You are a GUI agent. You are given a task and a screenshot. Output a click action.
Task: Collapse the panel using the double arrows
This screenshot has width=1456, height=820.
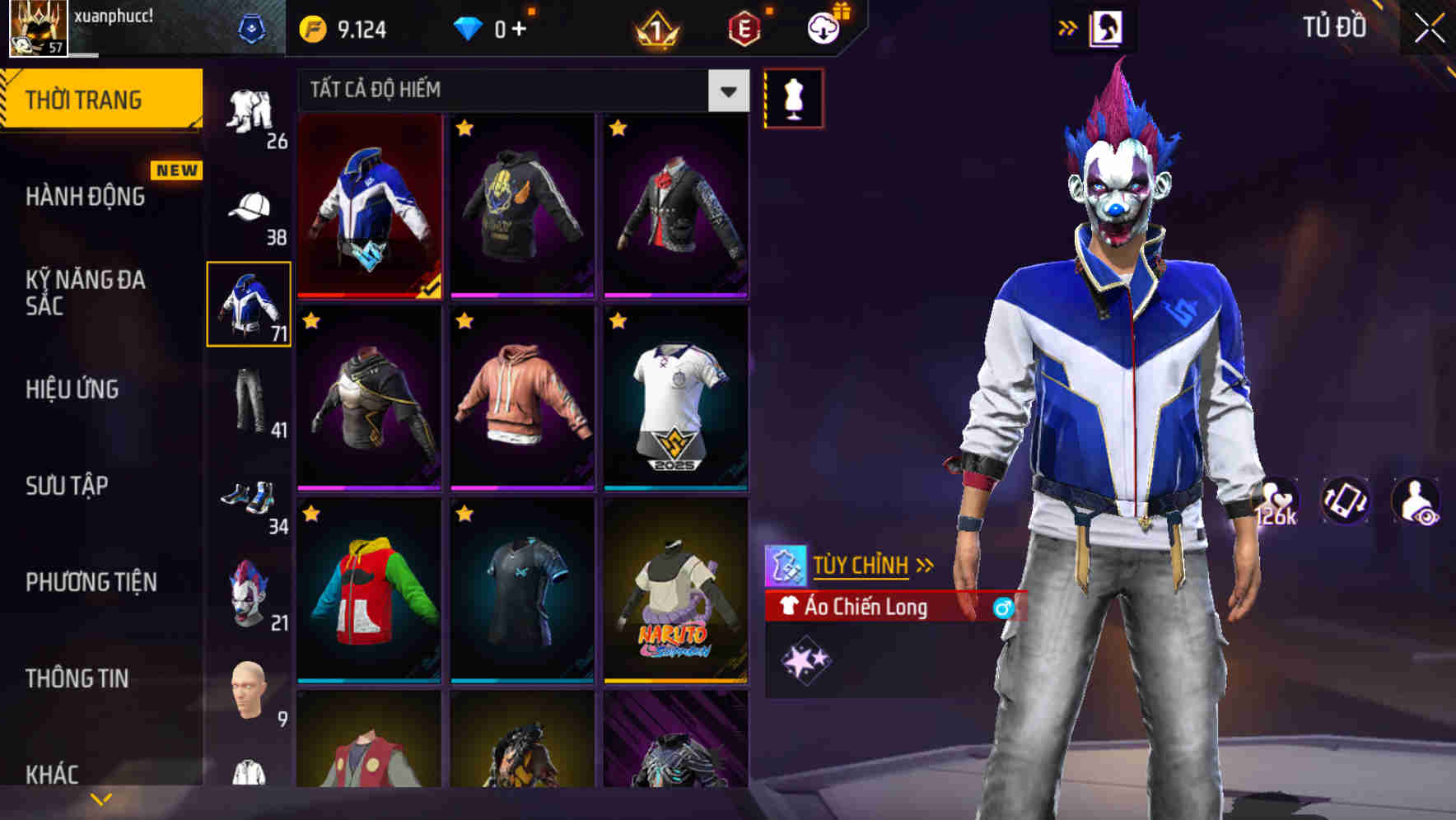point(1066,27)
